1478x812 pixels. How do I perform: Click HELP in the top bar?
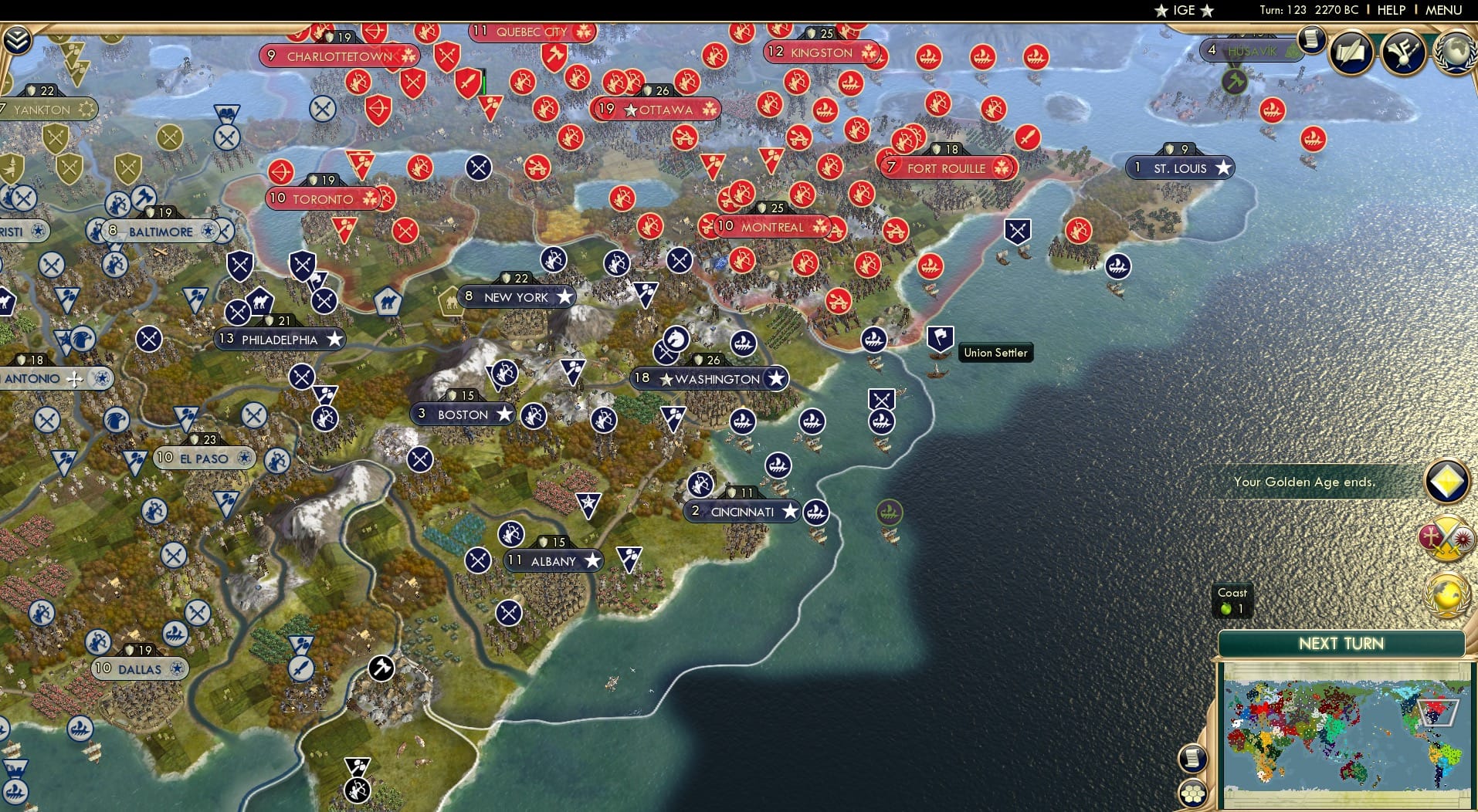tap(1388, 10)
